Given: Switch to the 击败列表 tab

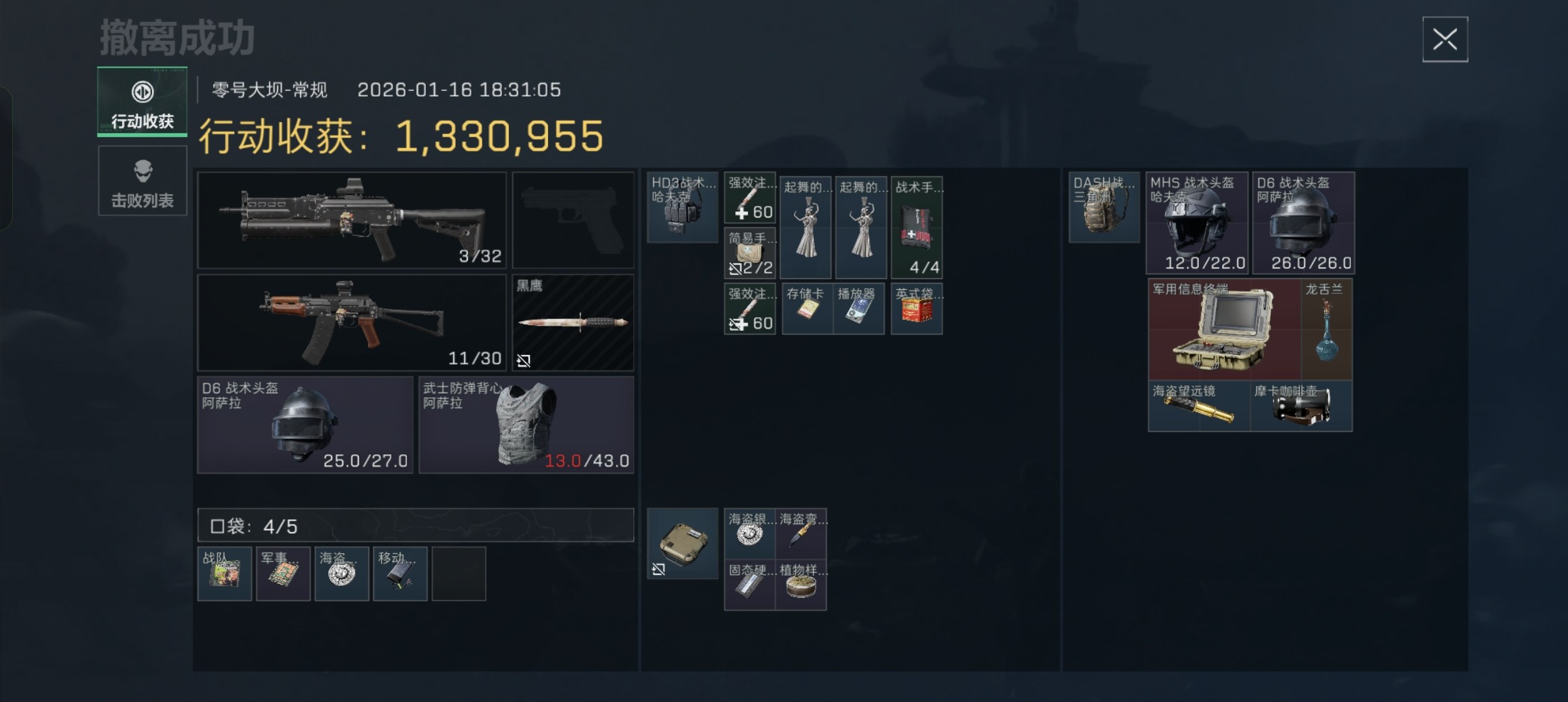Looking at the screenshot, I should click(142, 181).
